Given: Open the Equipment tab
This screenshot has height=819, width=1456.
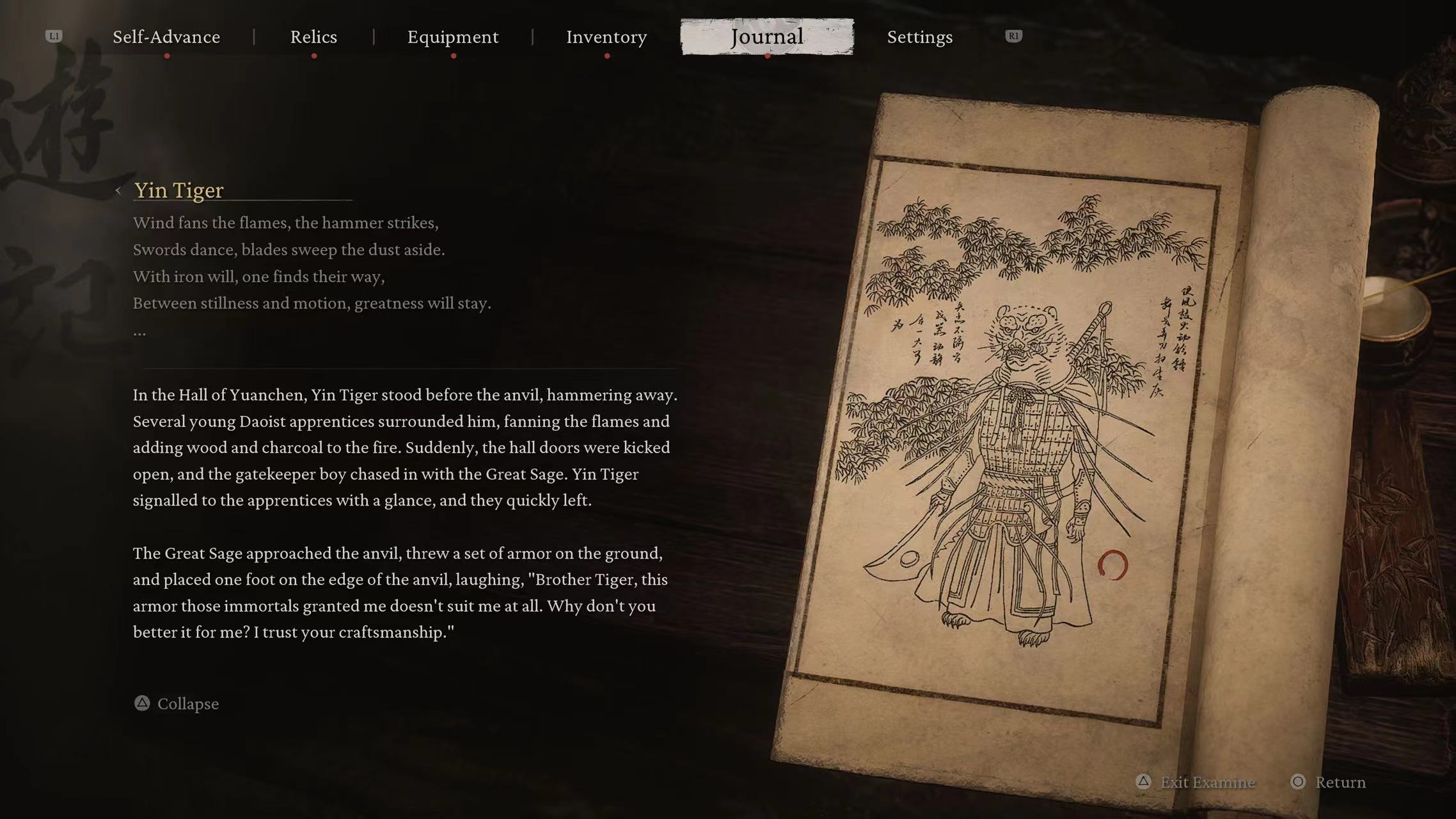Looking at the screenshot, I should click(x=452, y=37).
